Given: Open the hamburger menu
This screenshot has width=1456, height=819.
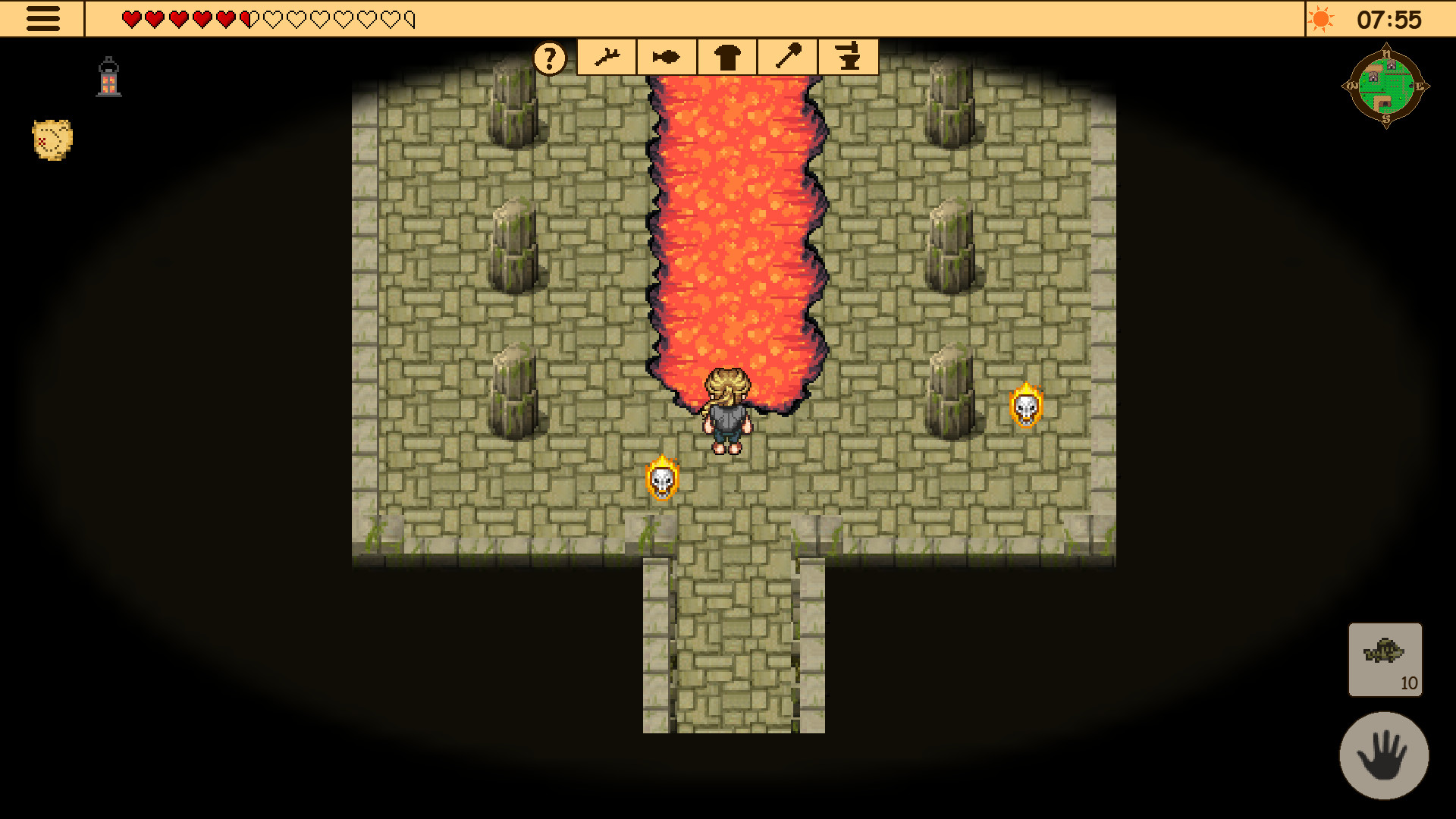Looking at the screenshot, I should click(x=43, y=18).
